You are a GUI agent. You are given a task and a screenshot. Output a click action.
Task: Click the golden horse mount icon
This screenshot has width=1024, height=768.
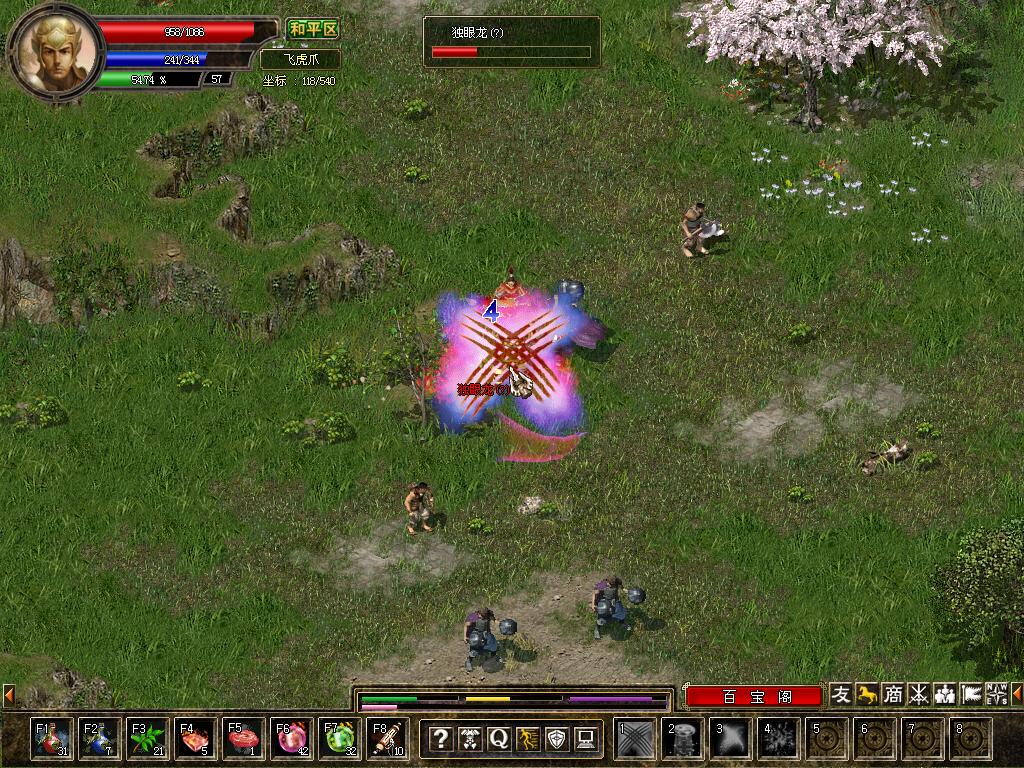tap(867, 694)
